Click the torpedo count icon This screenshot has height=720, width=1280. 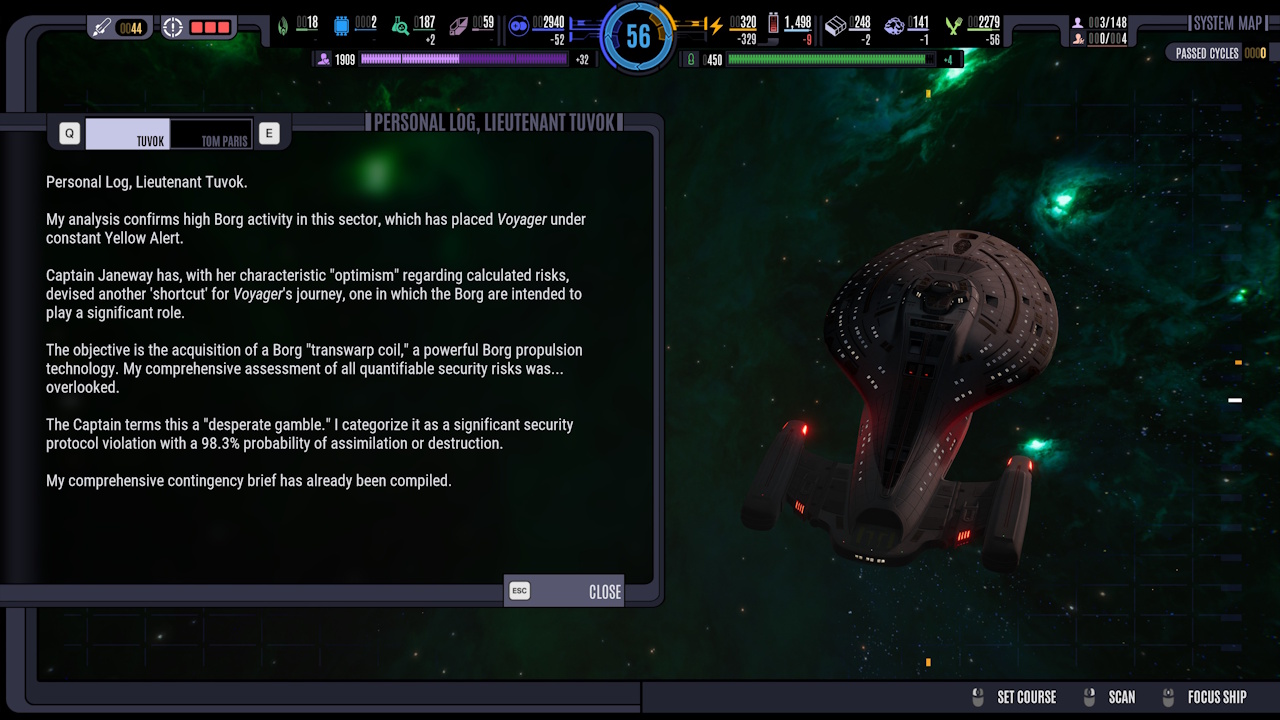(100, 27)
